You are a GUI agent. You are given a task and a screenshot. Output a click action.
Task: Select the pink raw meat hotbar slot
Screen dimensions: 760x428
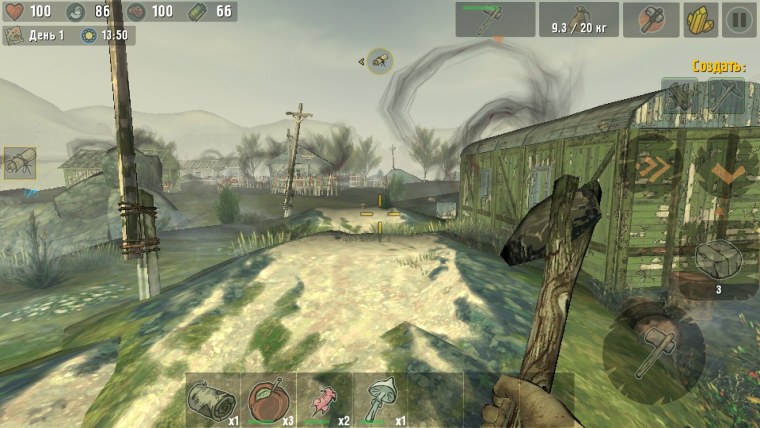pyautogui.click(x=323, y=399)
